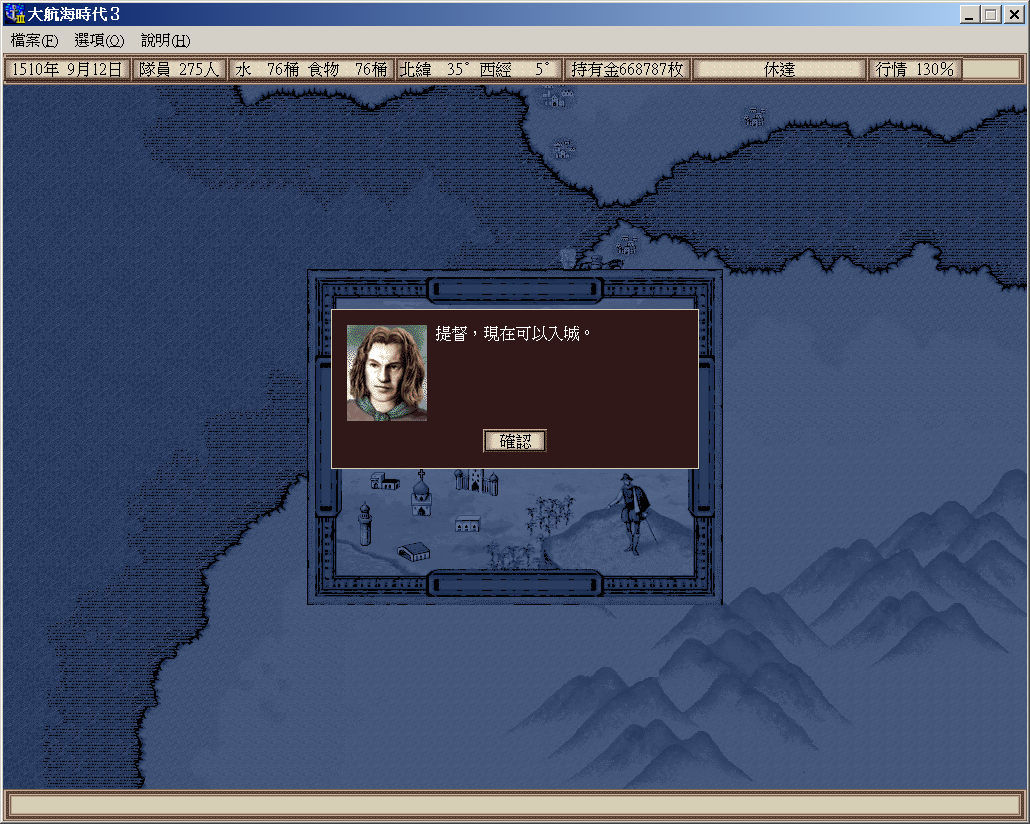Open the 說明 (Help) menu

pos(165,41)
